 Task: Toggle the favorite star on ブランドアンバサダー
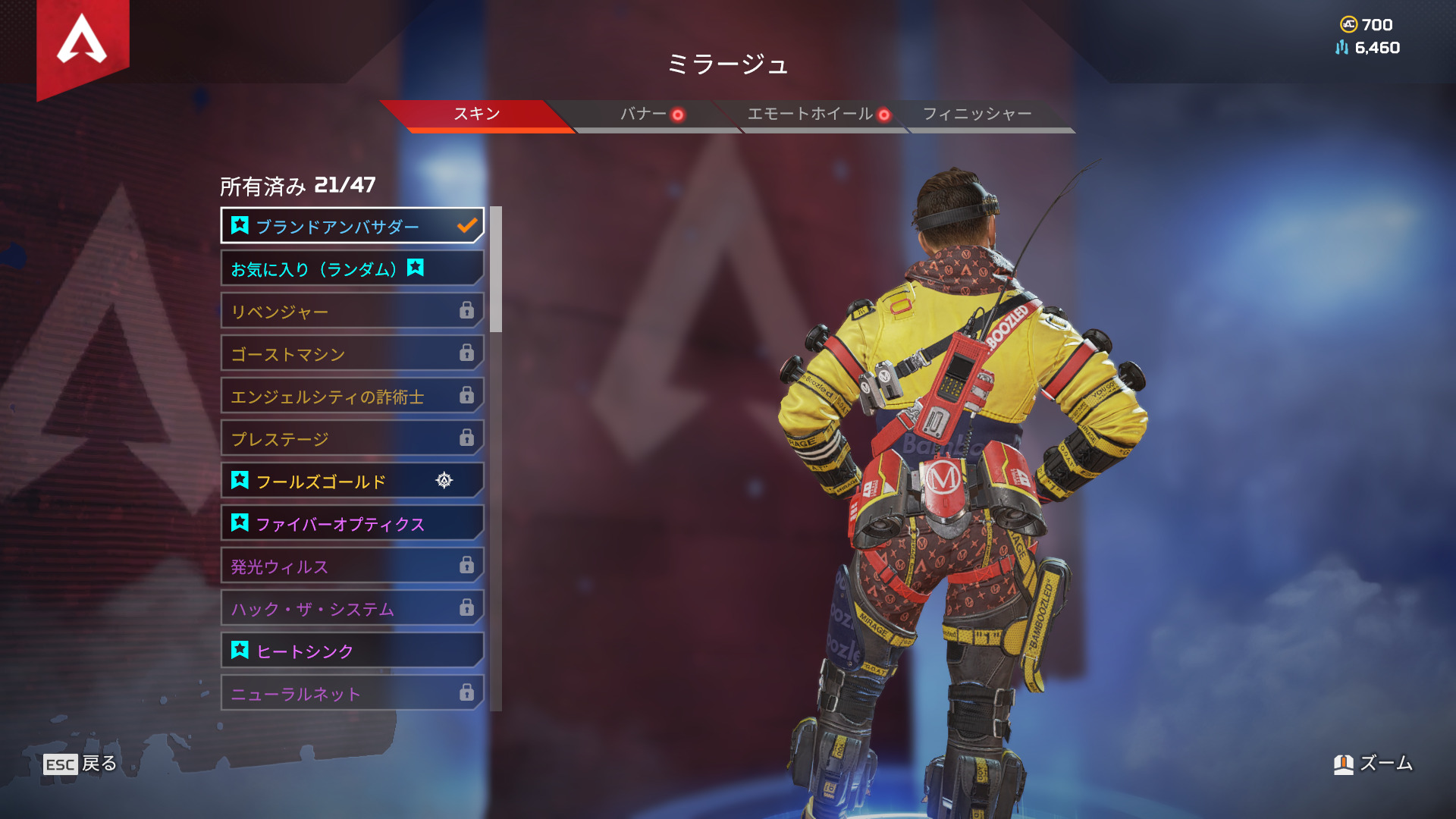coord(239,225)
